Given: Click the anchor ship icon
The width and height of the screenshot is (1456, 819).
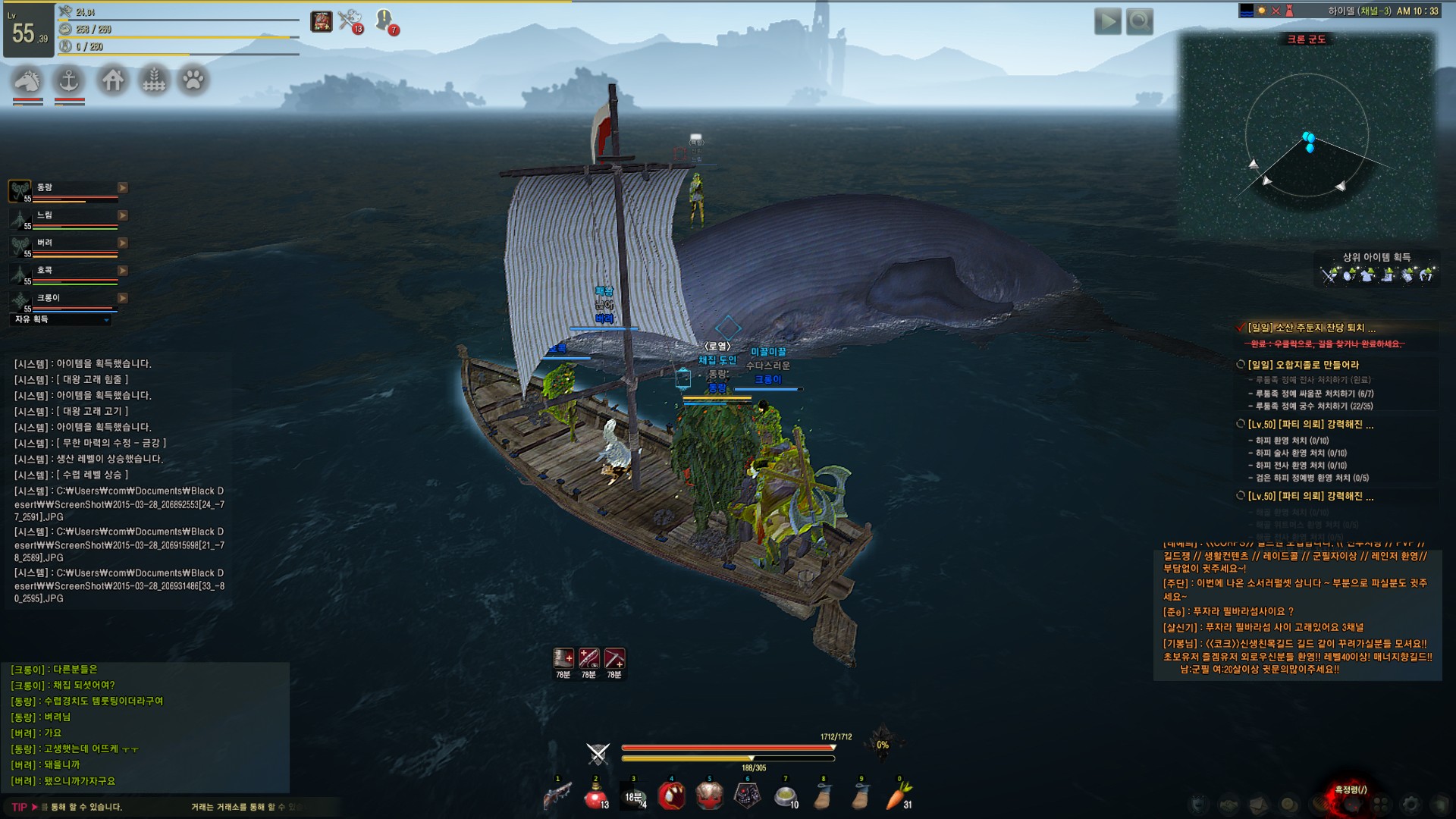Looking at the screenshot, I should (70, 80).
